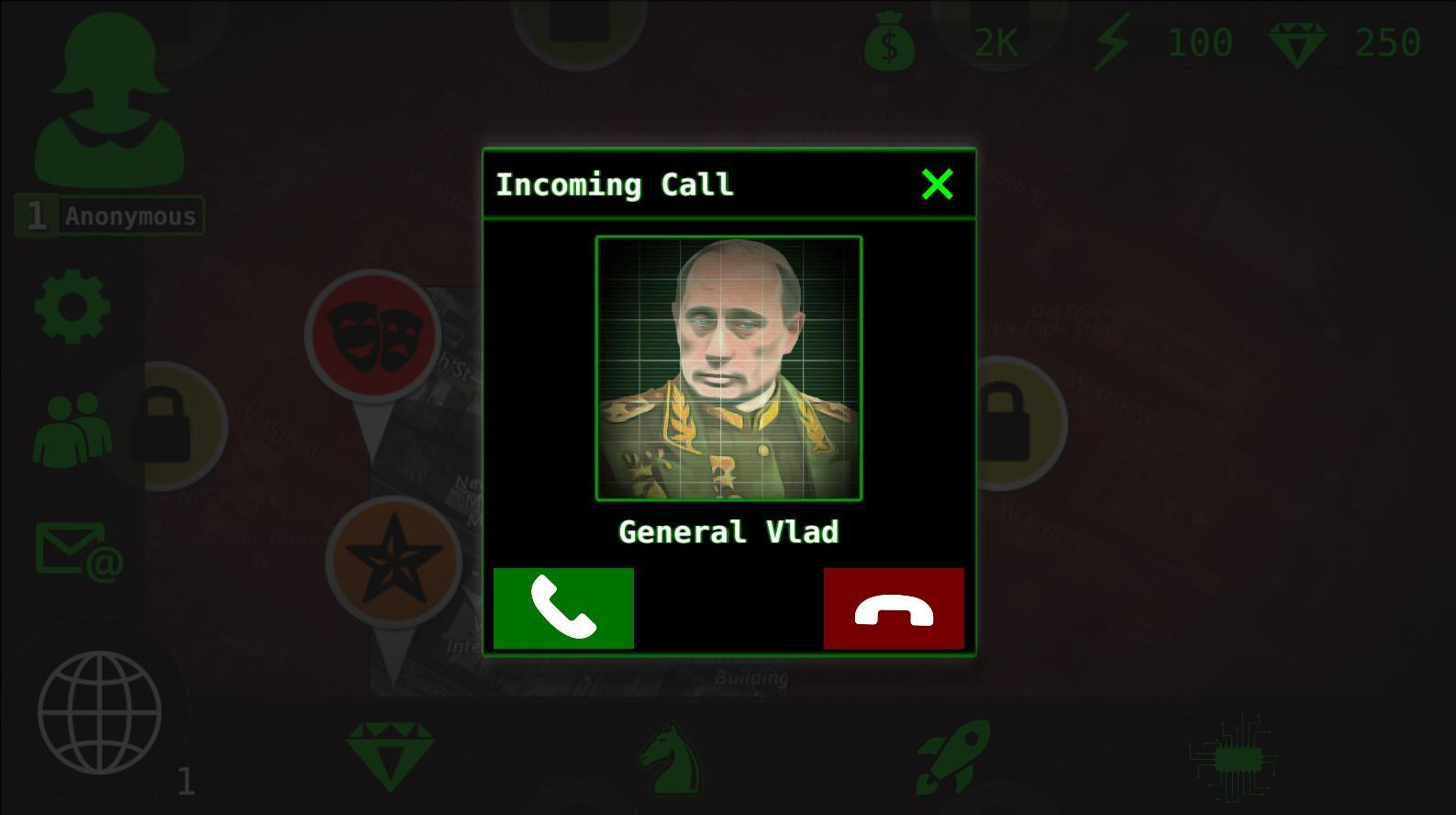
Task: Answer General Vlad's call
Action: (562, 608)
